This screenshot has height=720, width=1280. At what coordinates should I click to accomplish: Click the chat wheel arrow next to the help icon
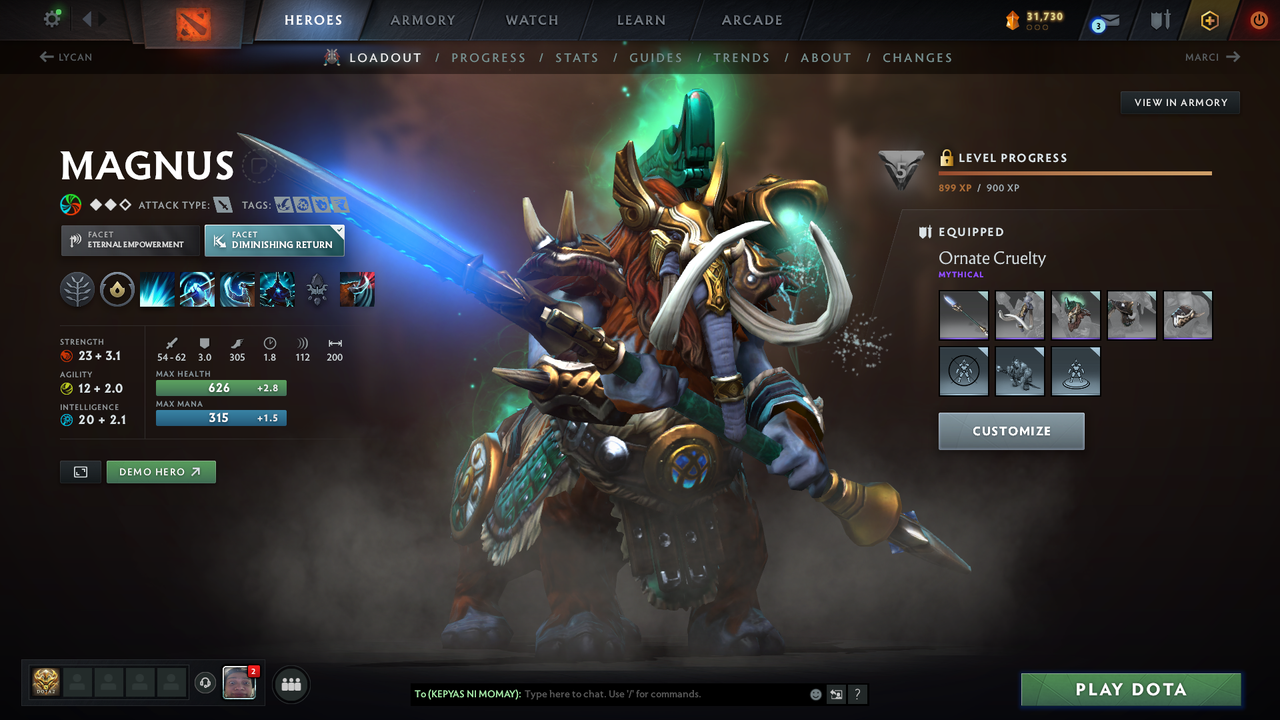(x=836, y=694)
